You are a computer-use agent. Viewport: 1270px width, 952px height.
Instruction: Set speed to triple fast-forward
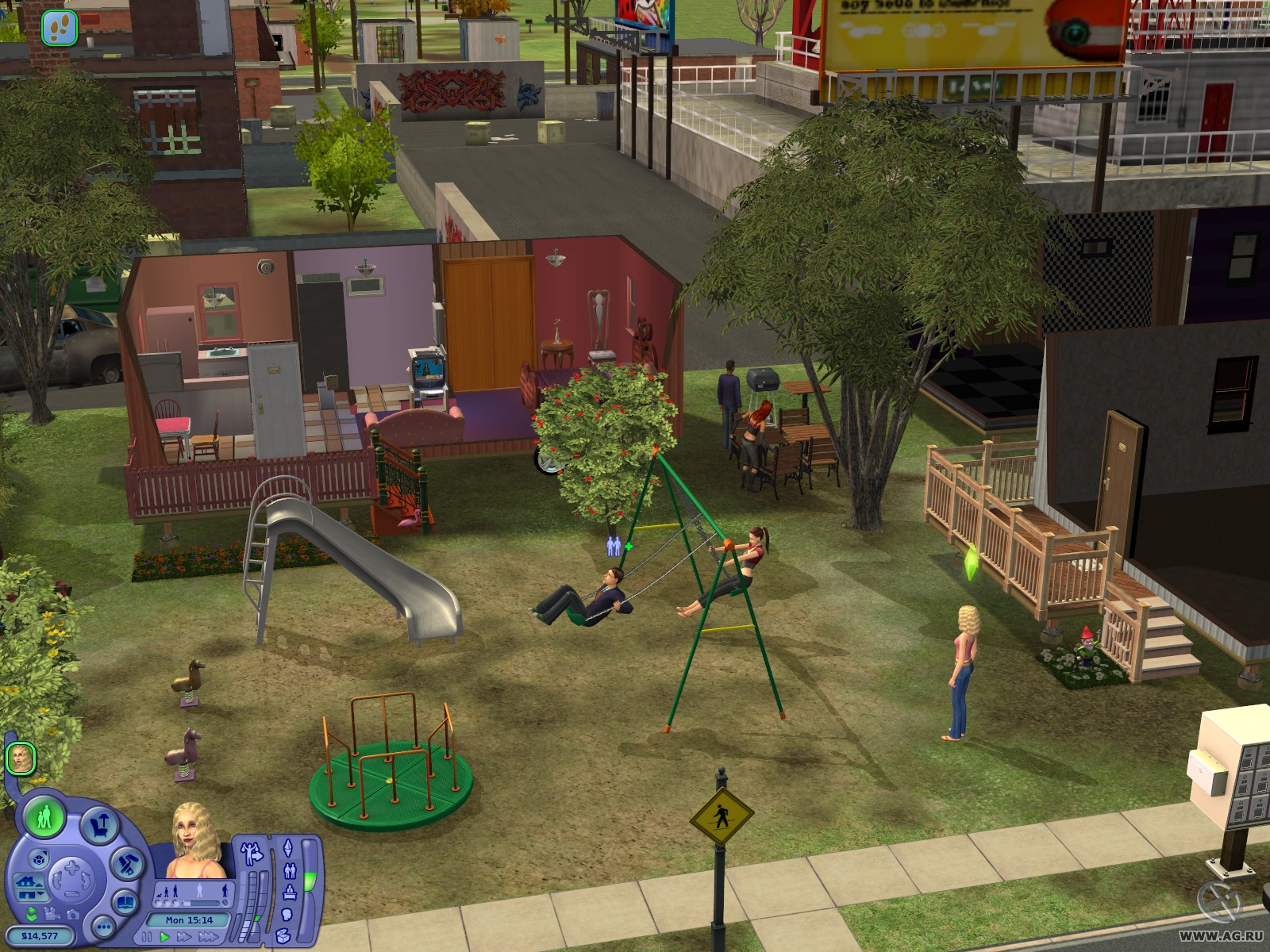click(208, 937)
